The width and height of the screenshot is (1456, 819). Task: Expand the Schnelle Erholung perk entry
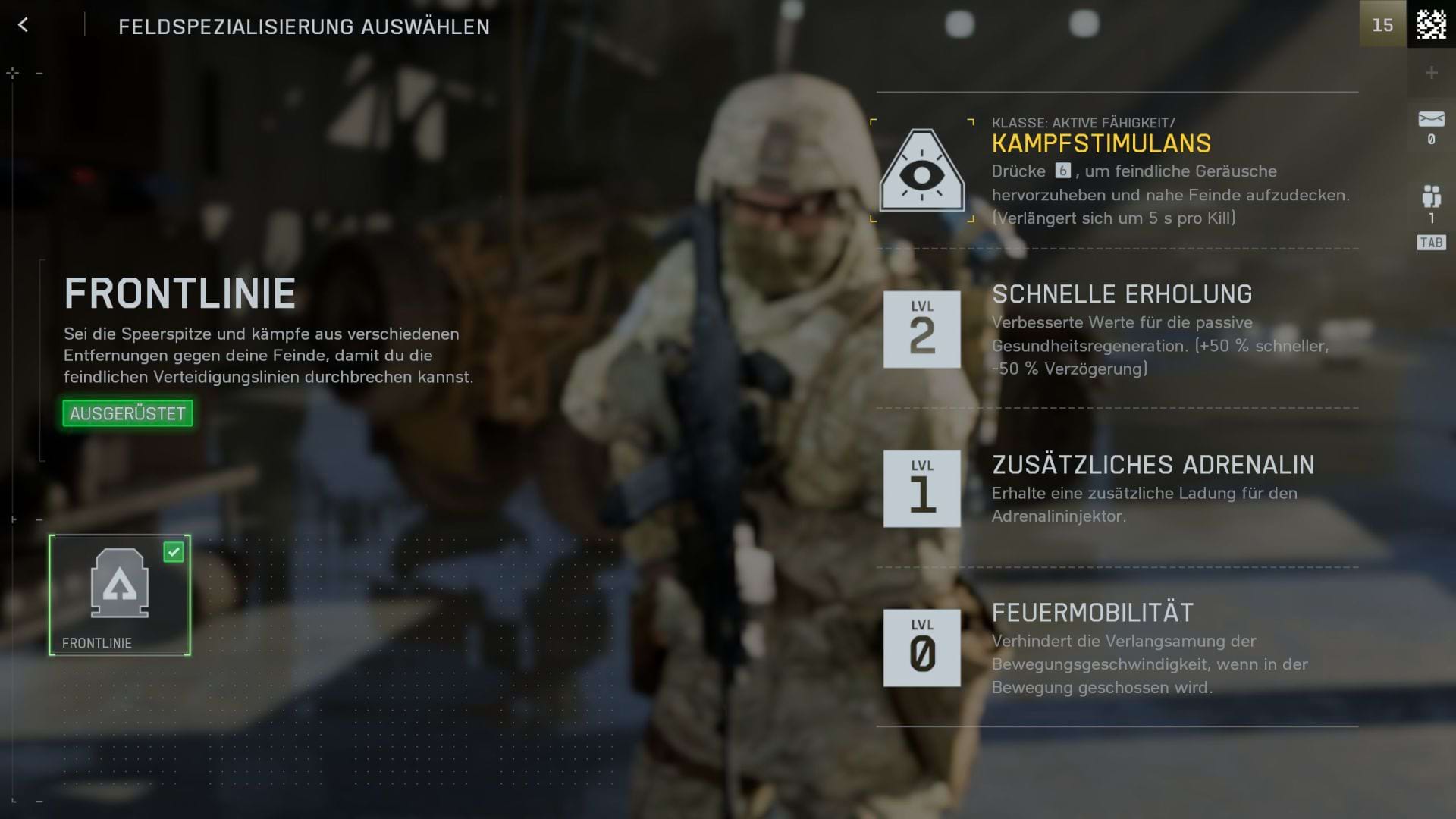(x=1122, y=294)
